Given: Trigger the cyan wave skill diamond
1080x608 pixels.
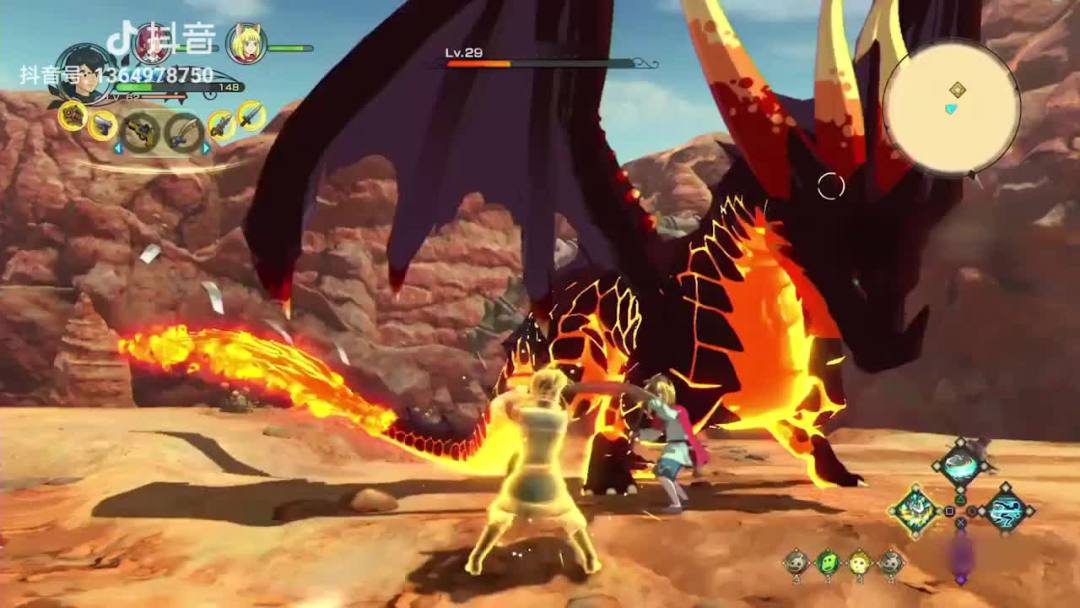Looking at the screenshot, I should click(1005, 509).
